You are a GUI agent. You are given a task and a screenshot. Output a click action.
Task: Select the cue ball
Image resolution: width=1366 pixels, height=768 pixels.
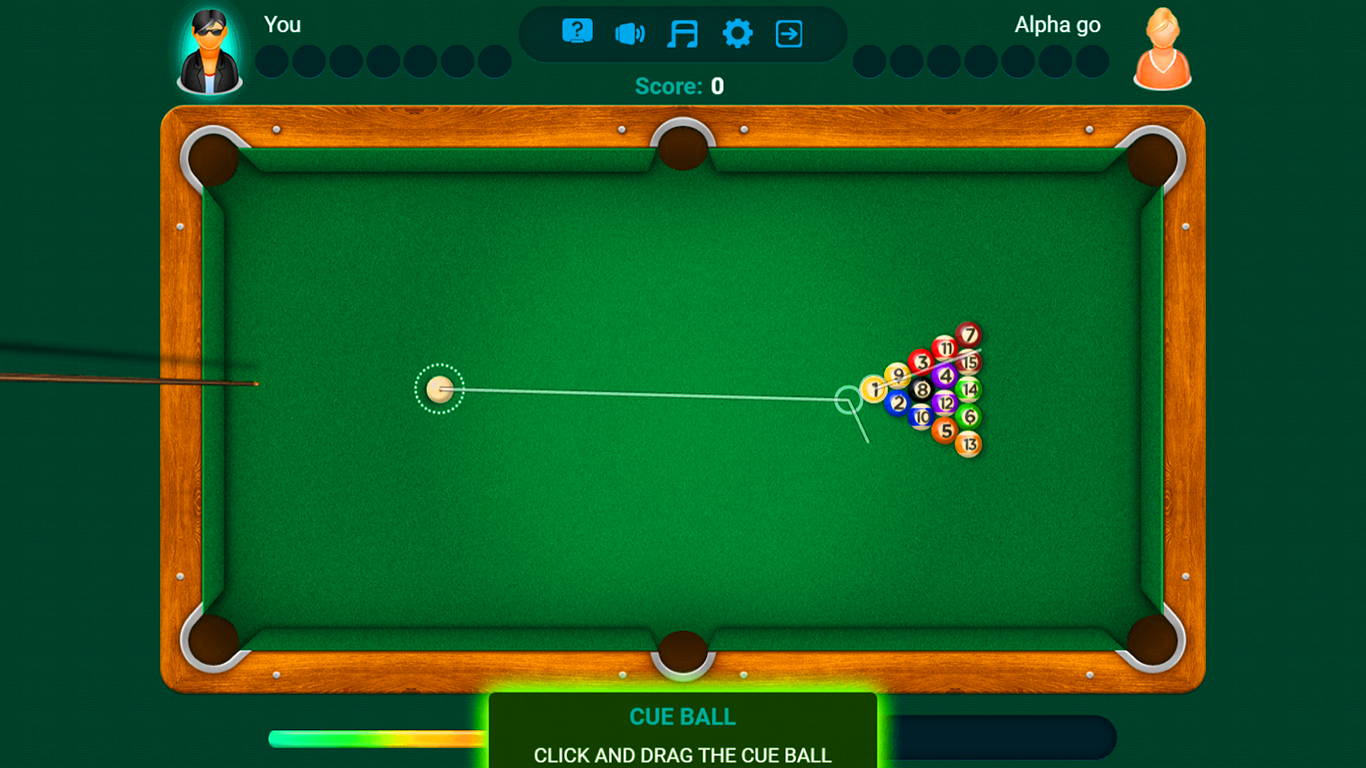coord(439,389)
